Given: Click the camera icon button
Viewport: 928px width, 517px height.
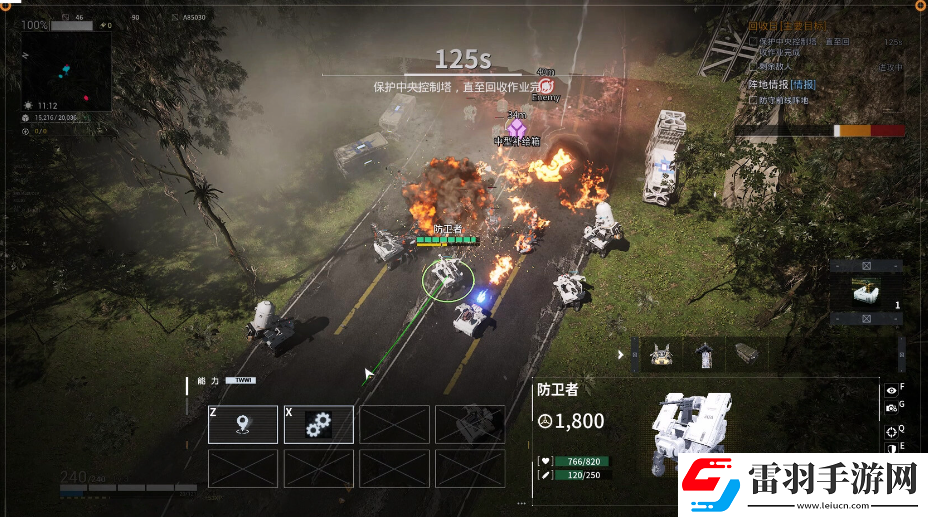Looking at the screenshot, I should point(891,407).
